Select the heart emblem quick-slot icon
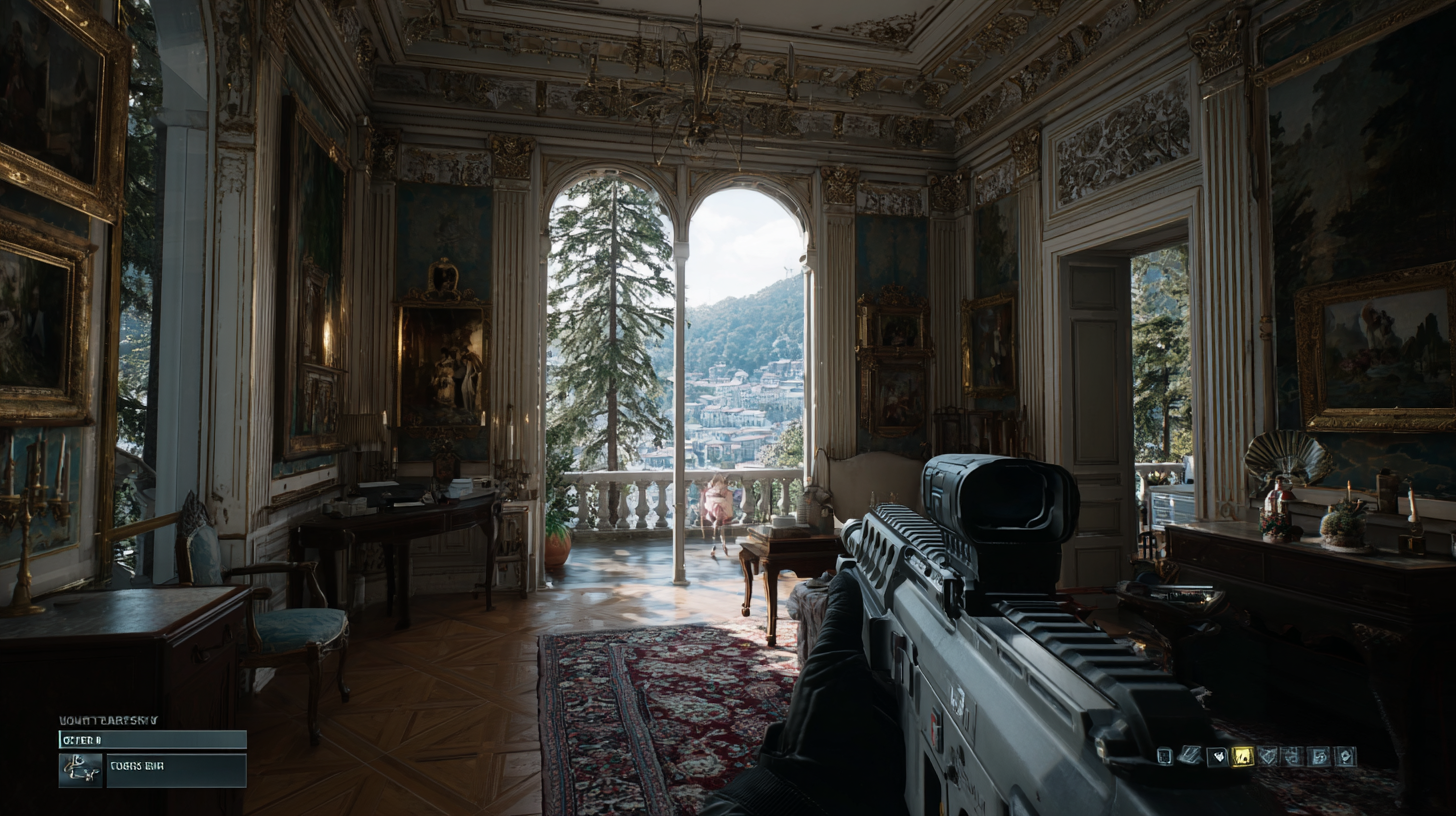The height and width of the screenshot is (816, 1456). (x=1218, y=757)
